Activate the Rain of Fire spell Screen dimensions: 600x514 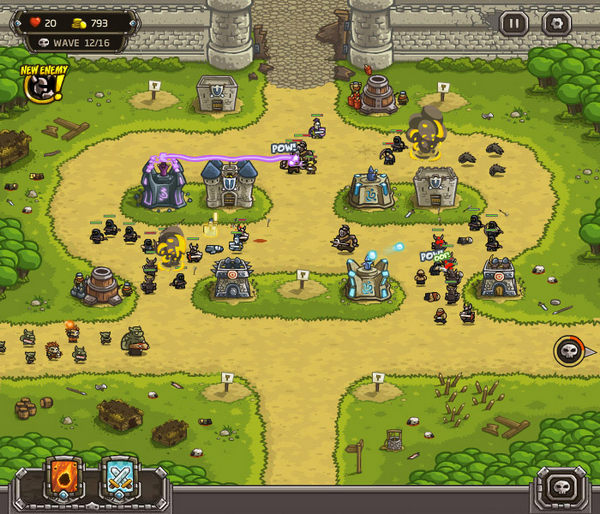coord(64,479)
